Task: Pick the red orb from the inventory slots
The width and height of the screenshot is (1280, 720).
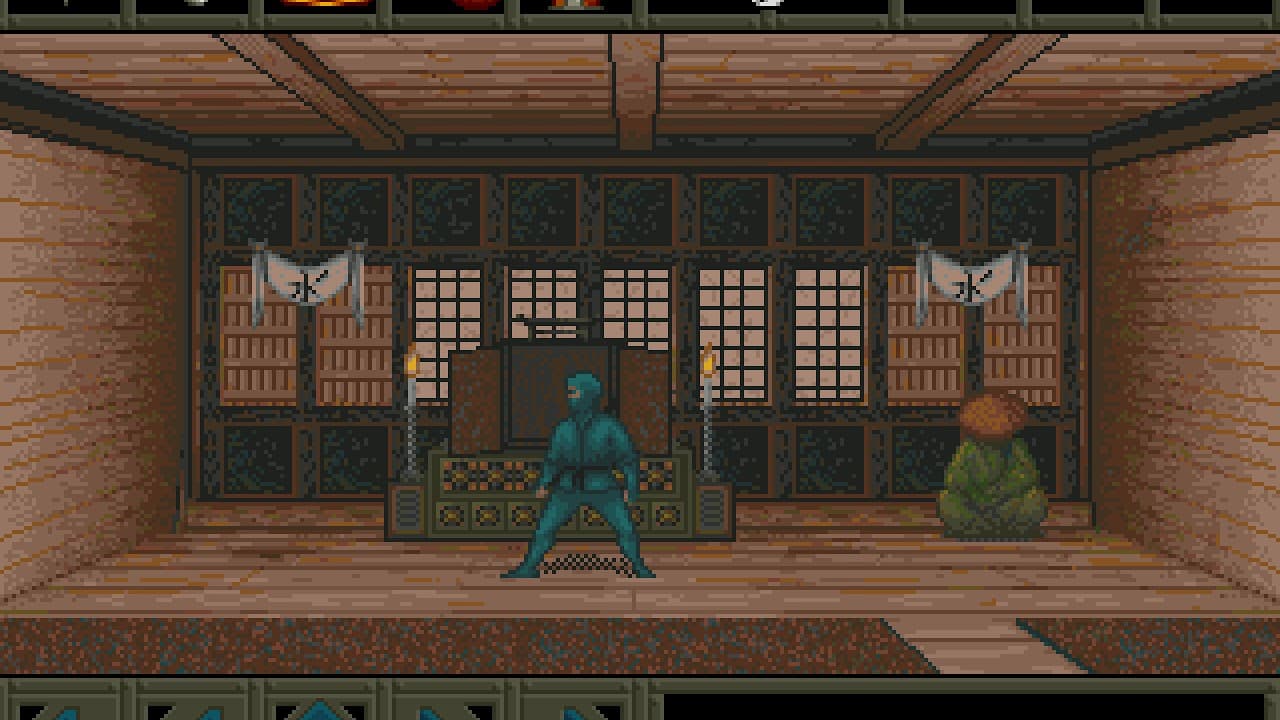Action: 470,8
